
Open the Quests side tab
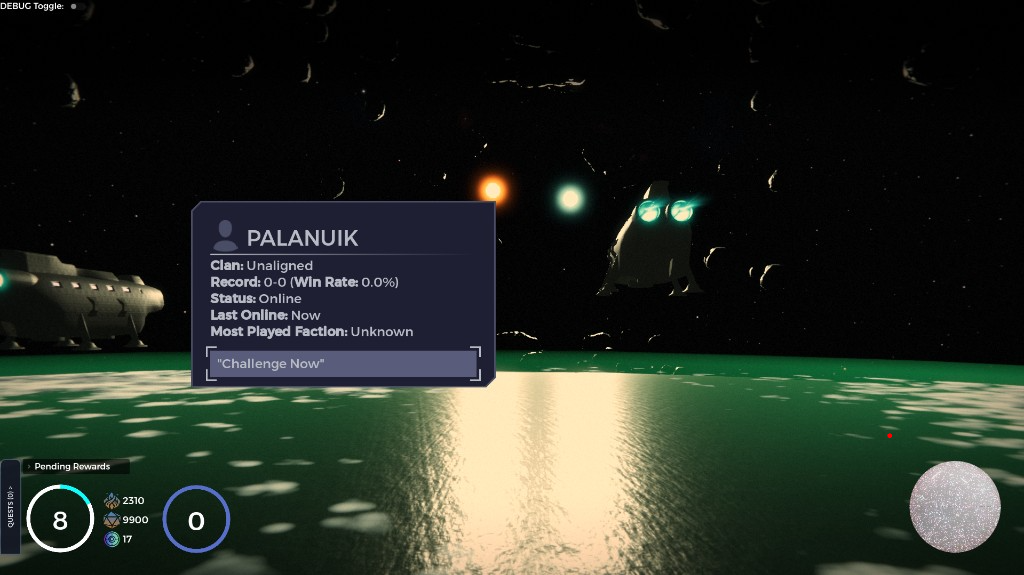[x=10, y=507]
